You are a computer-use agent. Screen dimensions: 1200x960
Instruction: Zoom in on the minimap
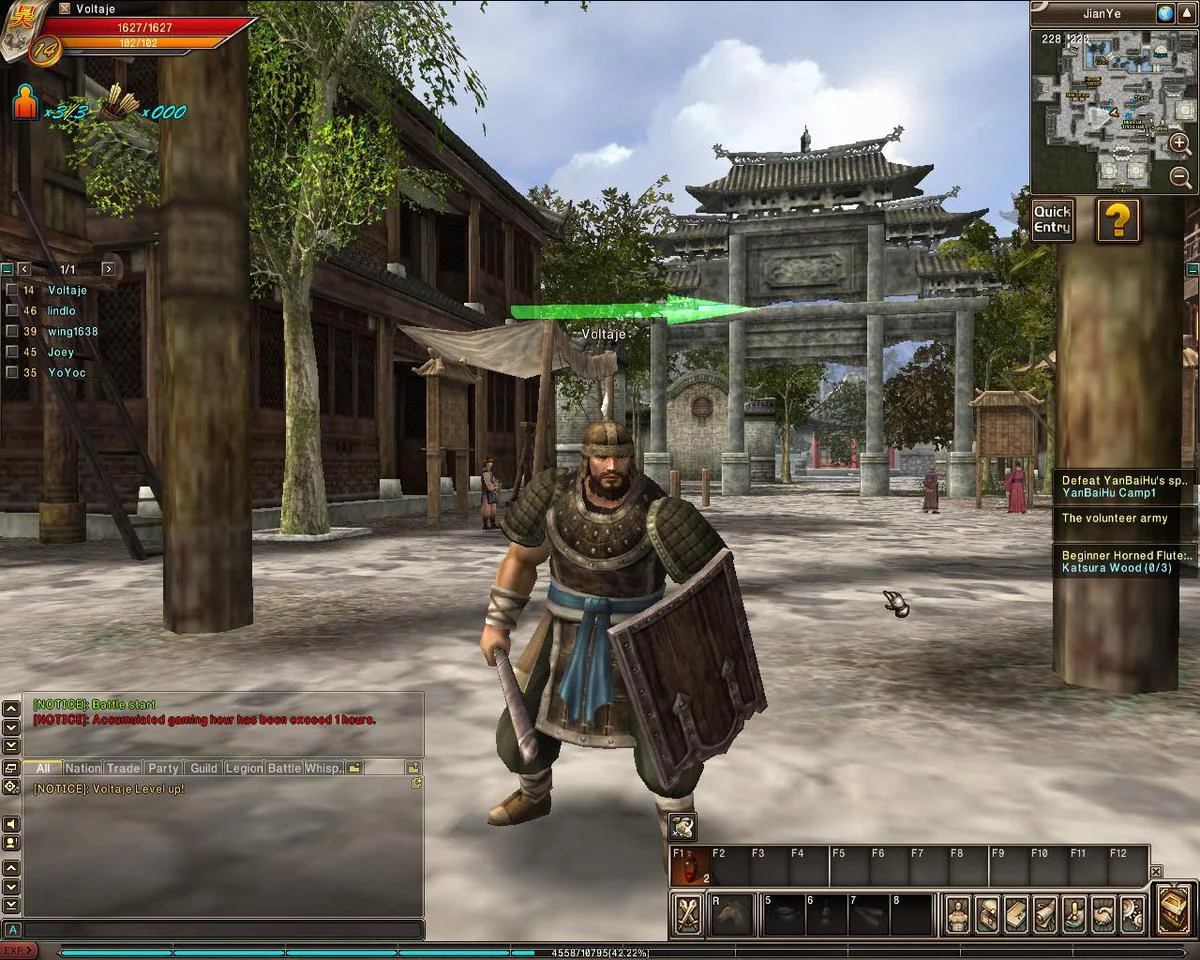(x=1180, y=144)
